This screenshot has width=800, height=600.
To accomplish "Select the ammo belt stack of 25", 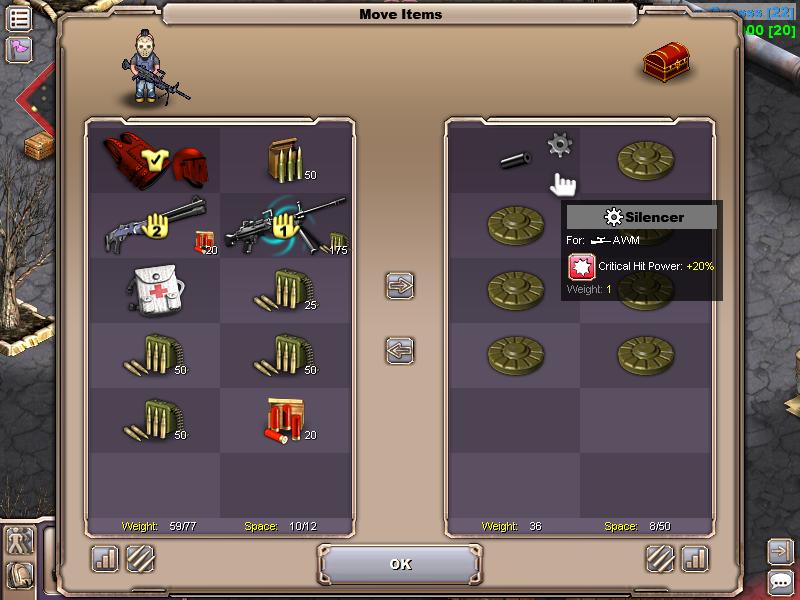I will [286, 291].
